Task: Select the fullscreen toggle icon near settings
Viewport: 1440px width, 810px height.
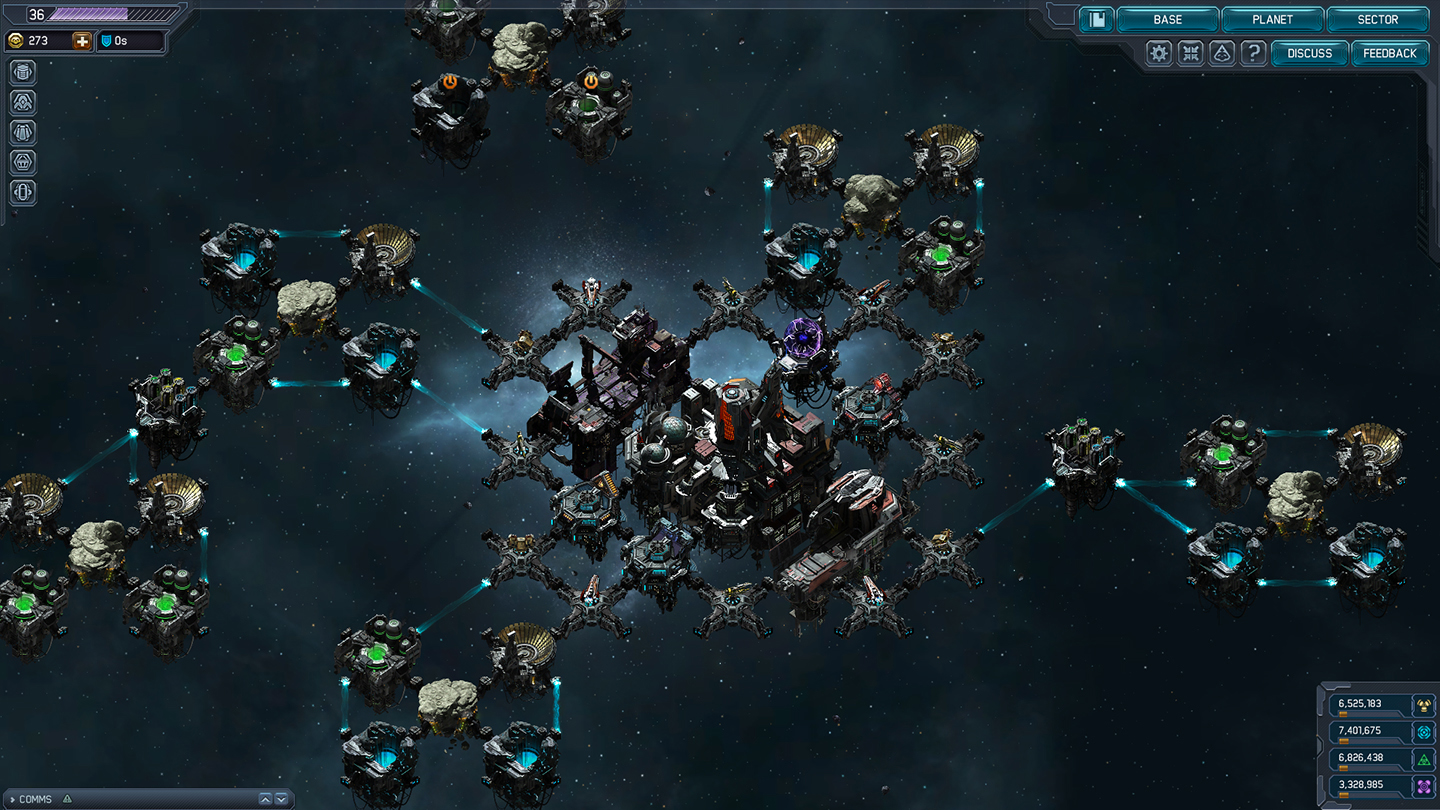Action: point(1190,53)
